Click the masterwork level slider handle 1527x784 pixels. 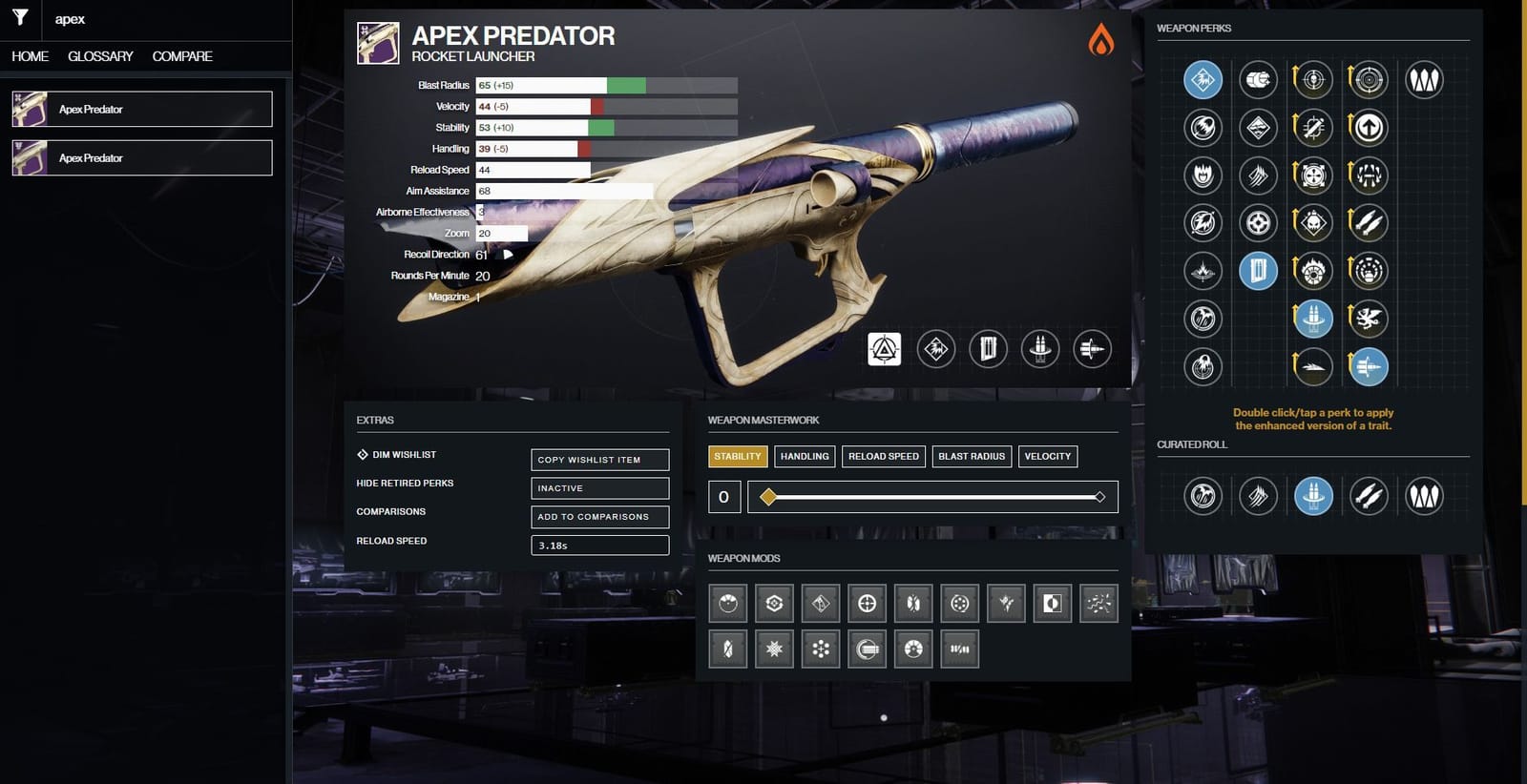click(768, 497)
